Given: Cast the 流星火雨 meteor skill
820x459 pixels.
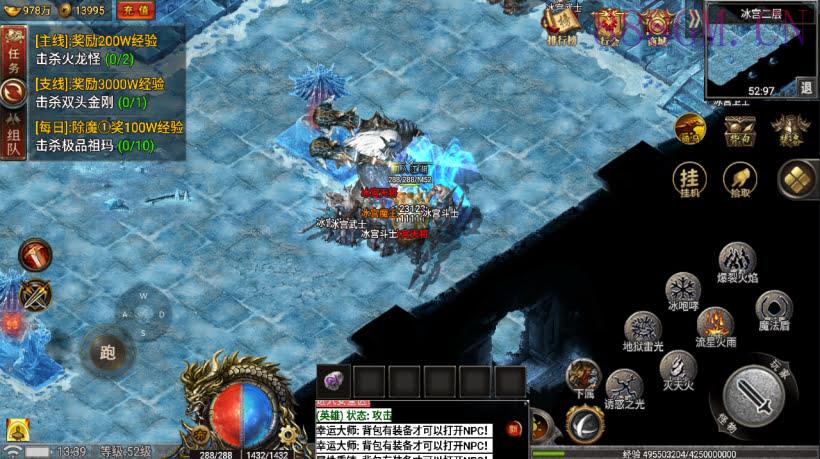Looking at the screenshot, I should pos(715,326).
